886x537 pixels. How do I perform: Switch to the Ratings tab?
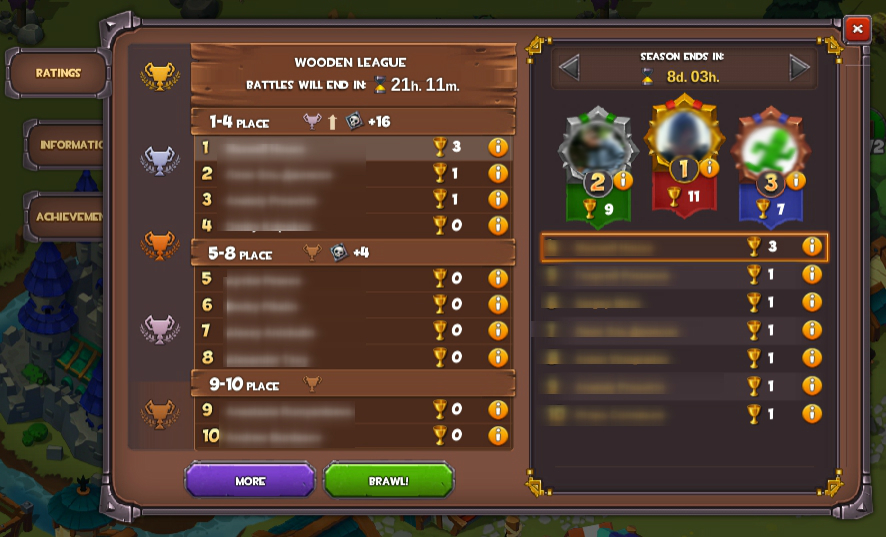(x=58, y=73)
